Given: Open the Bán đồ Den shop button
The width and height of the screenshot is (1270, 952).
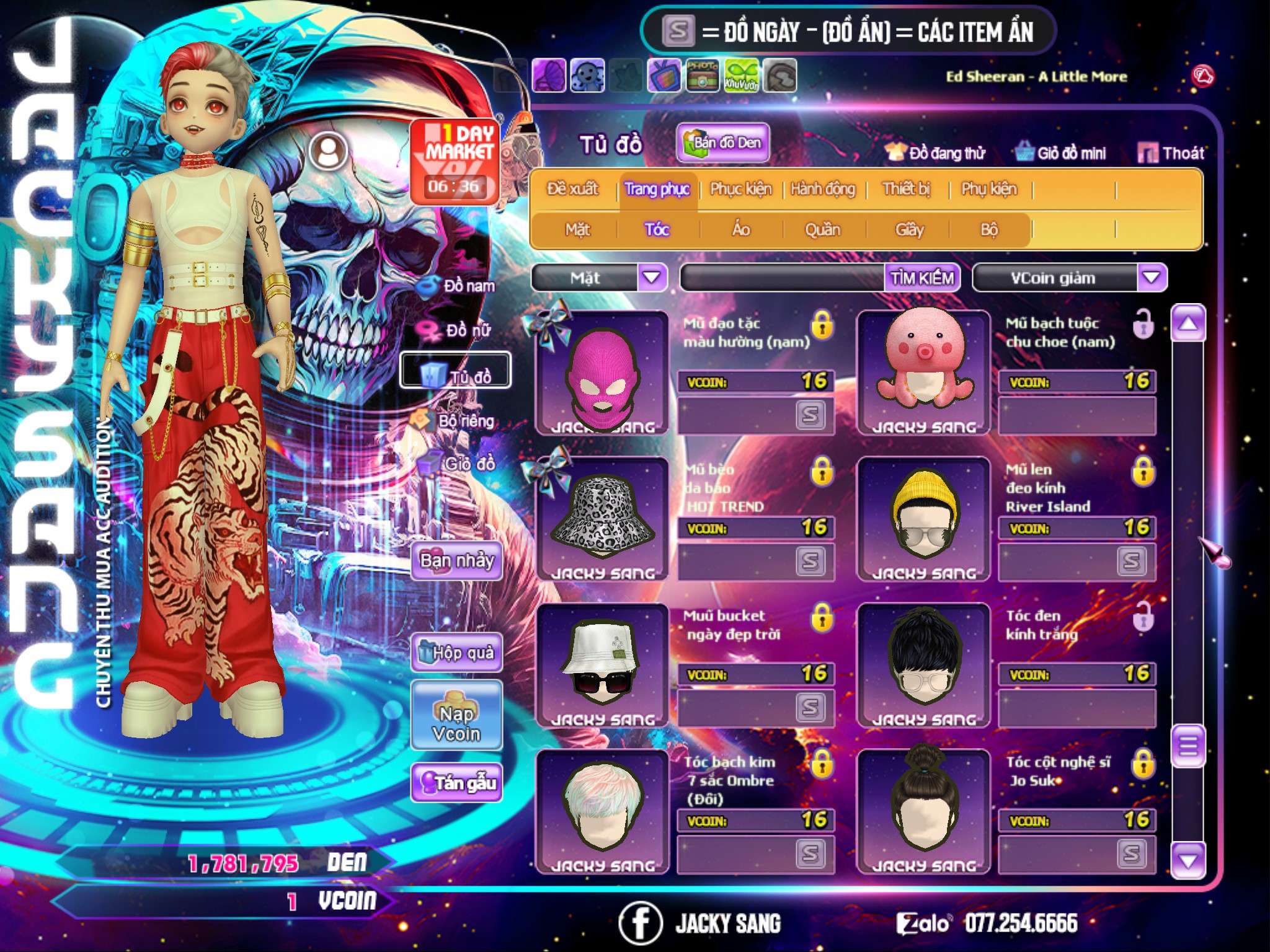Looking at the screenshot, I should 722,143.
